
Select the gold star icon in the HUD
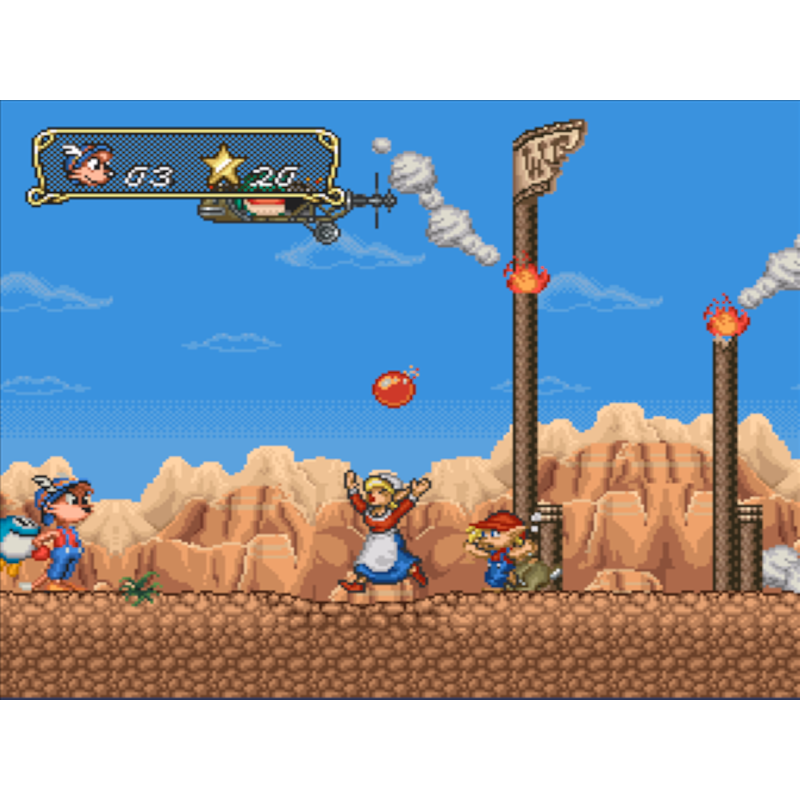(223, 167)
